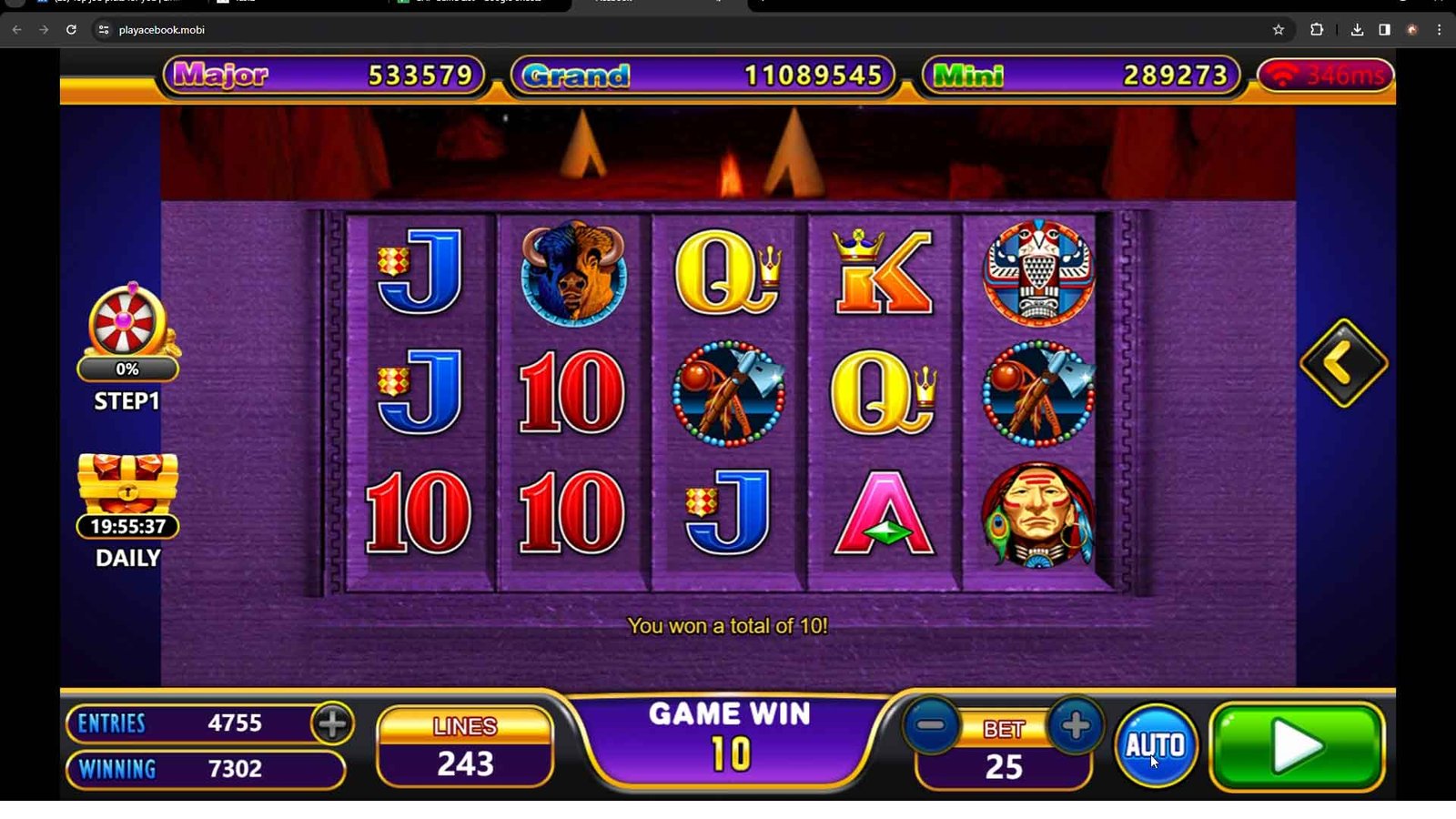Select the LINES 243 panel
This screenshot has height=819, width=1456.
(x=465, y=747)
